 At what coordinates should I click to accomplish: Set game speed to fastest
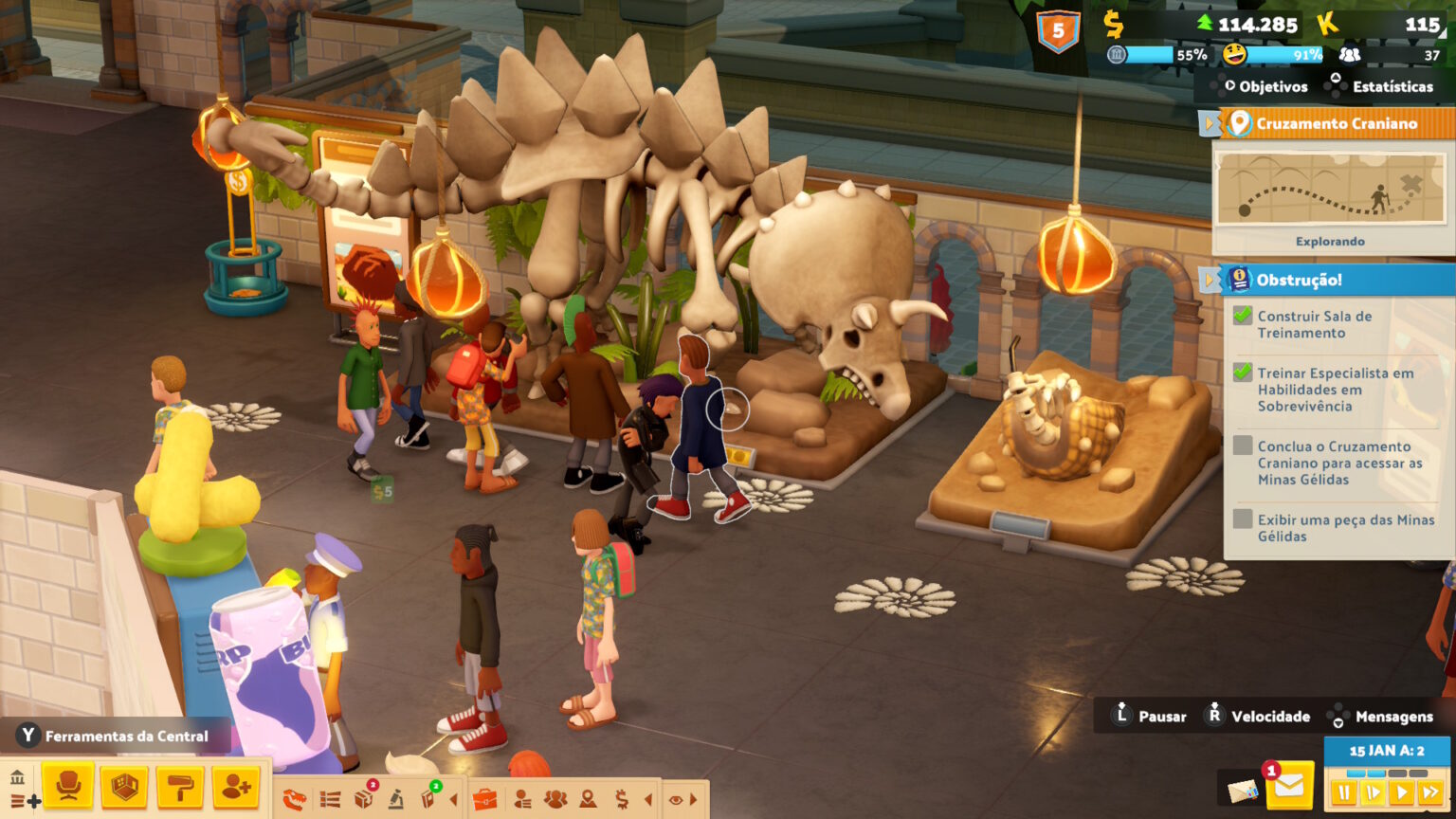point(1430,792)
